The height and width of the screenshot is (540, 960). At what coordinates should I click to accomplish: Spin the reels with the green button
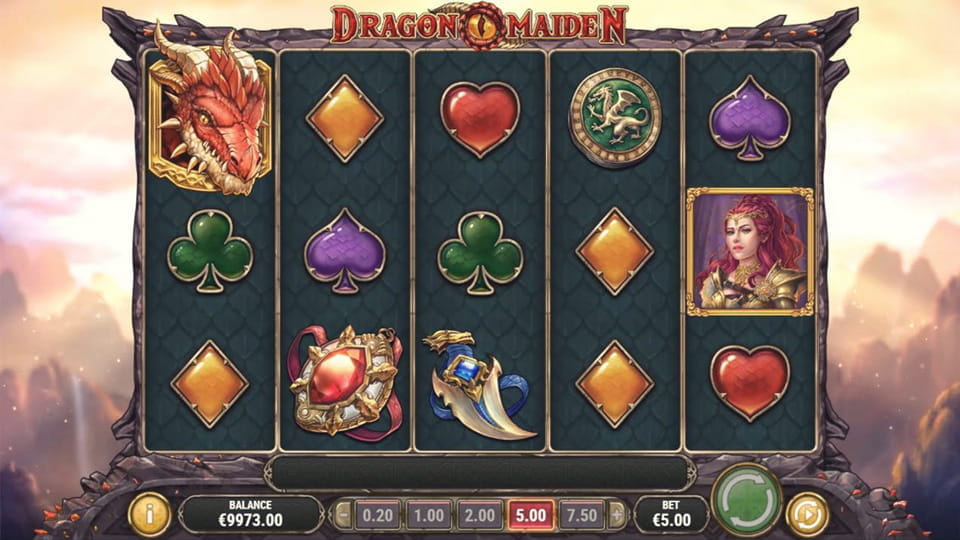[746, 499]
